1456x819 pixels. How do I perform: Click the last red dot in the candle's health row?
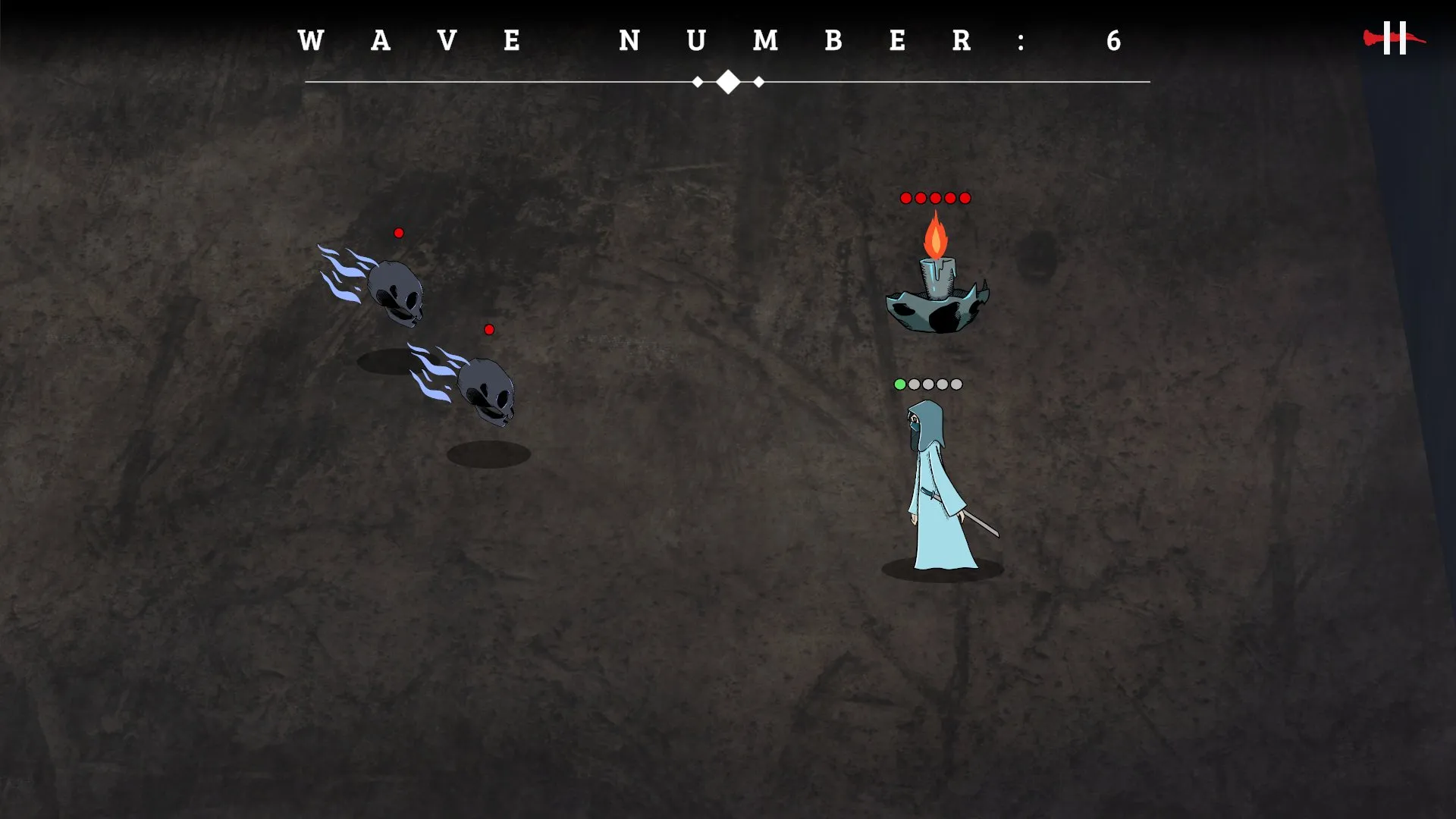[963, 197]
